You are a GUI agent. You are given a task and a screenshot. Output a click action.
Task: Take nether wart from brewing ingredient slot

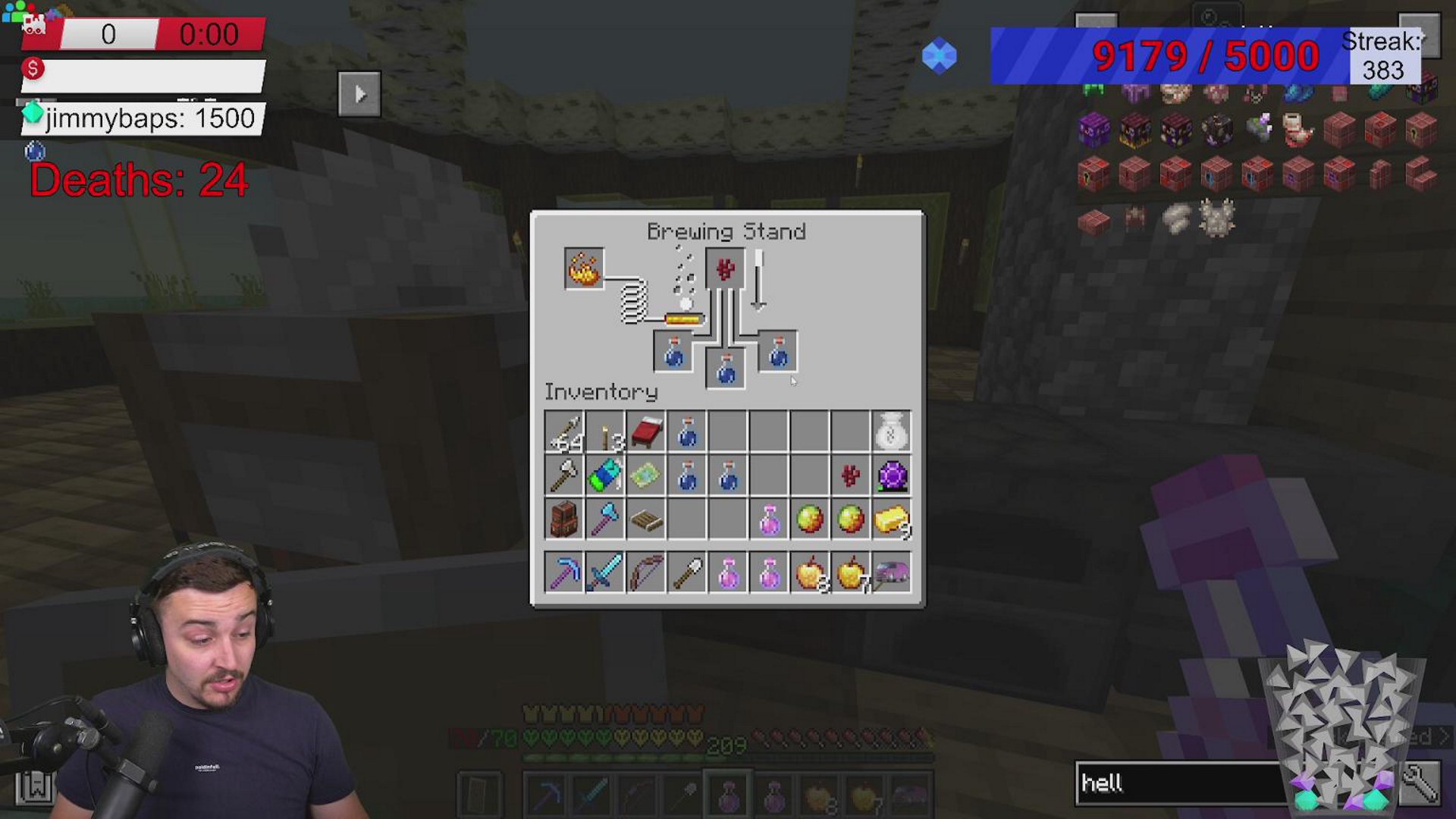click(x=725, y=268)
